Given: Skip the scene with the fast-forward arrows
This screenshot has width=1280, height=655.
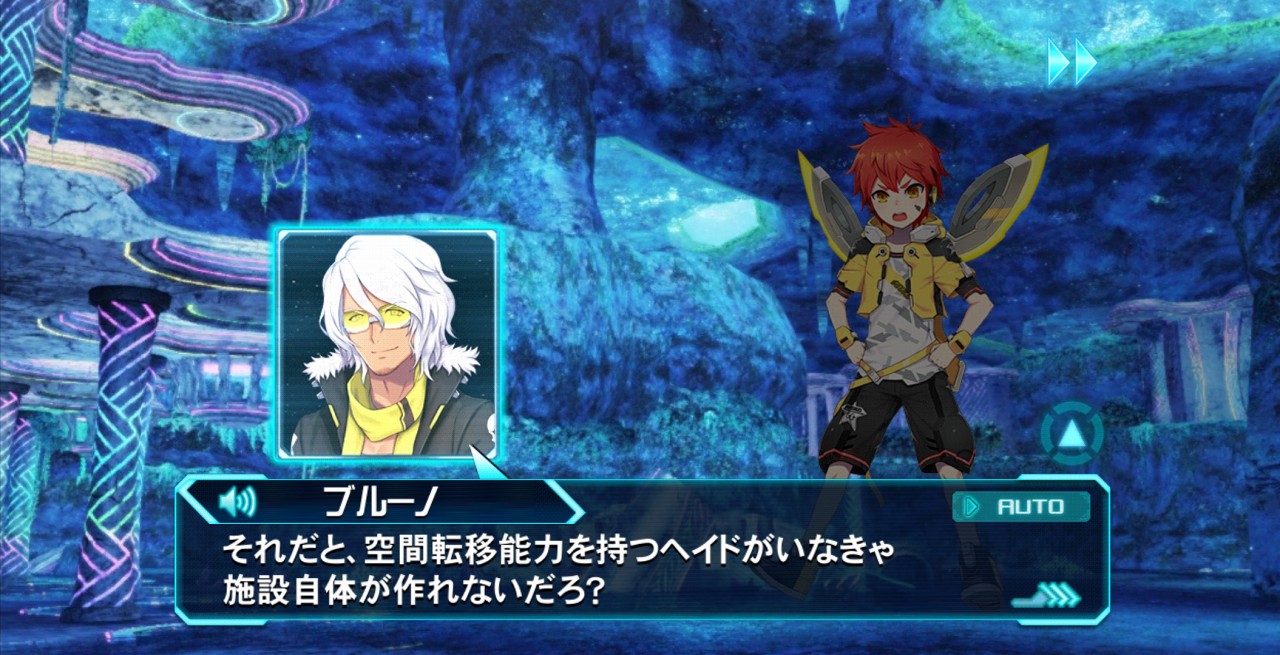Looking at the screenshot, I should click(x=1072, y=62).
